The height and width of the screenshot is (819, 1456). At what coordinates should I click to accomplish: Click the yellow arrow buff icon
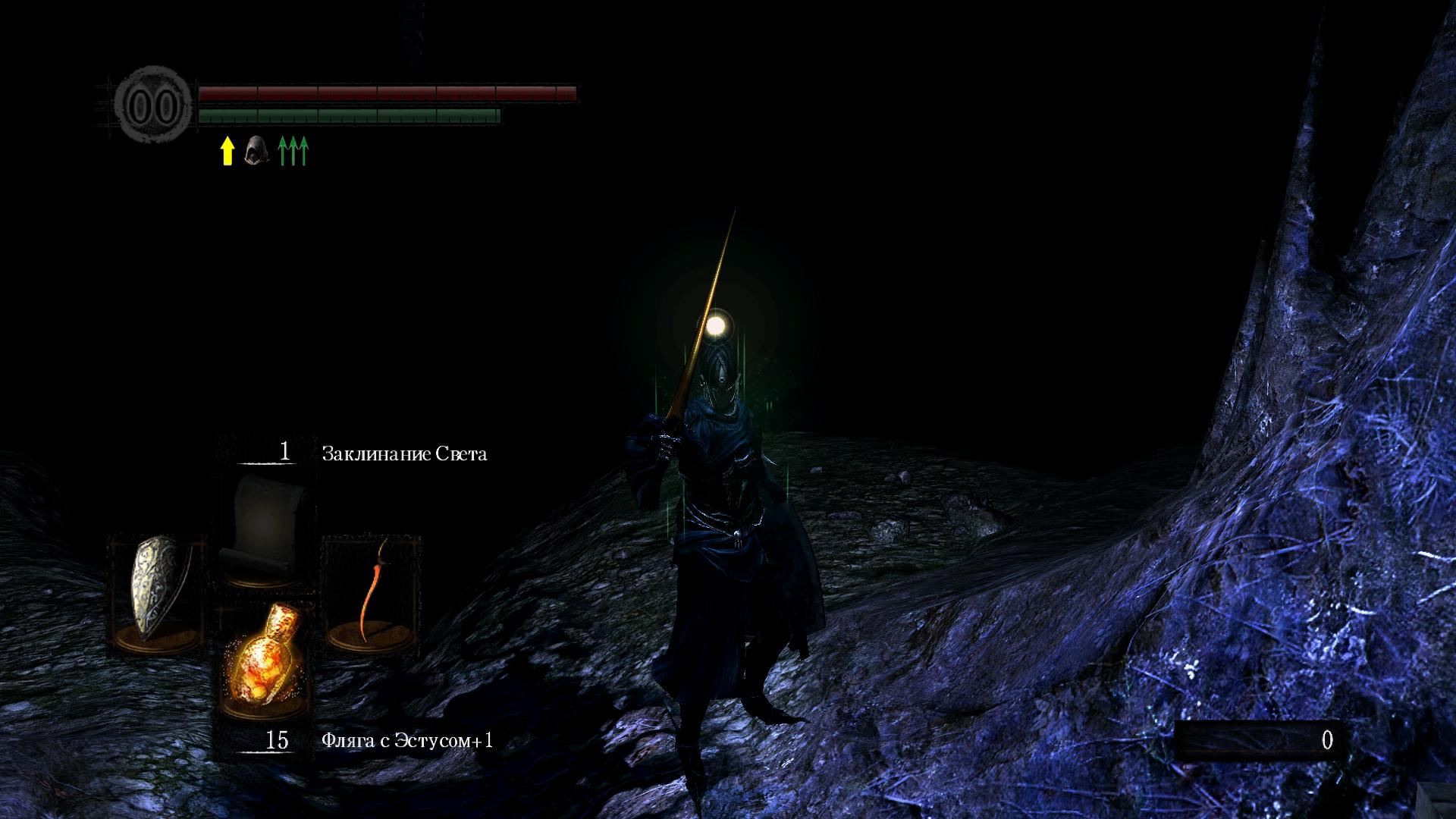tap(227, 151)
